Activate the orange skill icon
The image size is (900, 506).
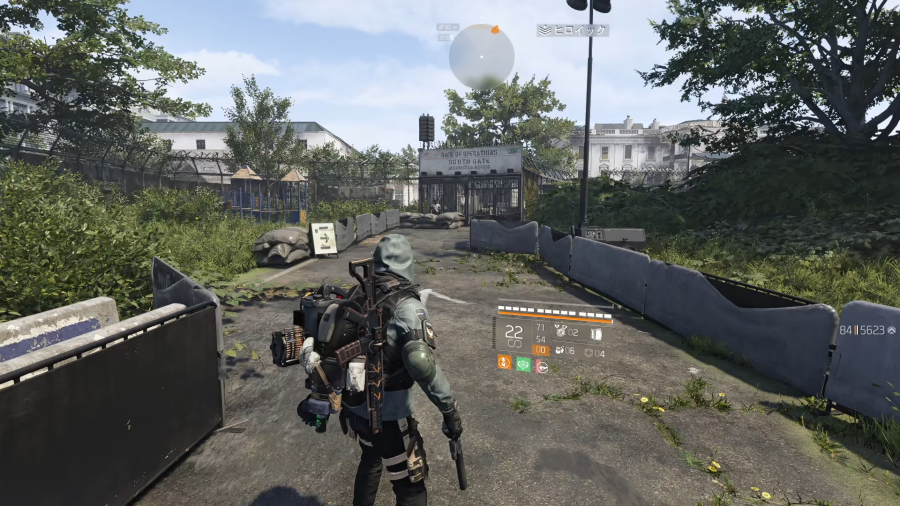click(x=504, y=364)
